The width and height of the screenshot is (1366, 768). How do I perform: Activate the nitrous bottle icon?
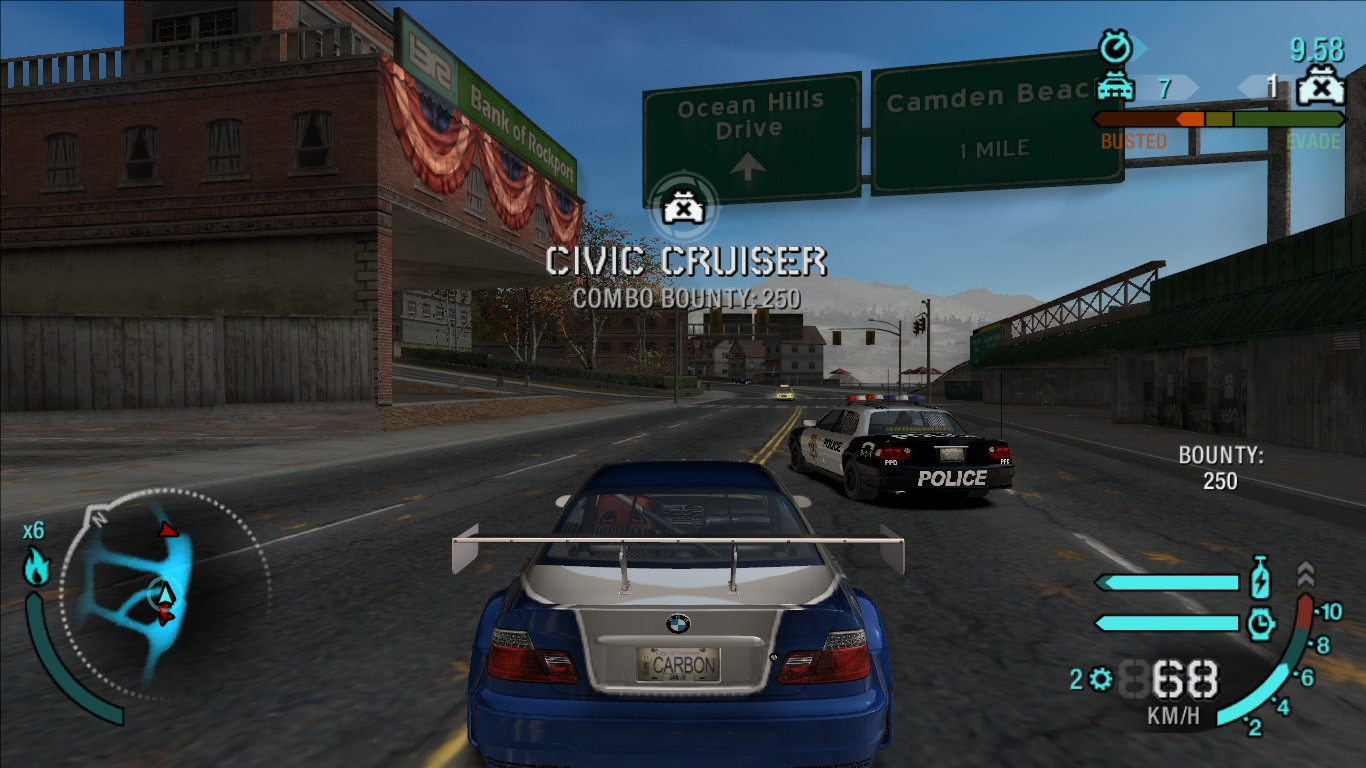point(1260,581)
